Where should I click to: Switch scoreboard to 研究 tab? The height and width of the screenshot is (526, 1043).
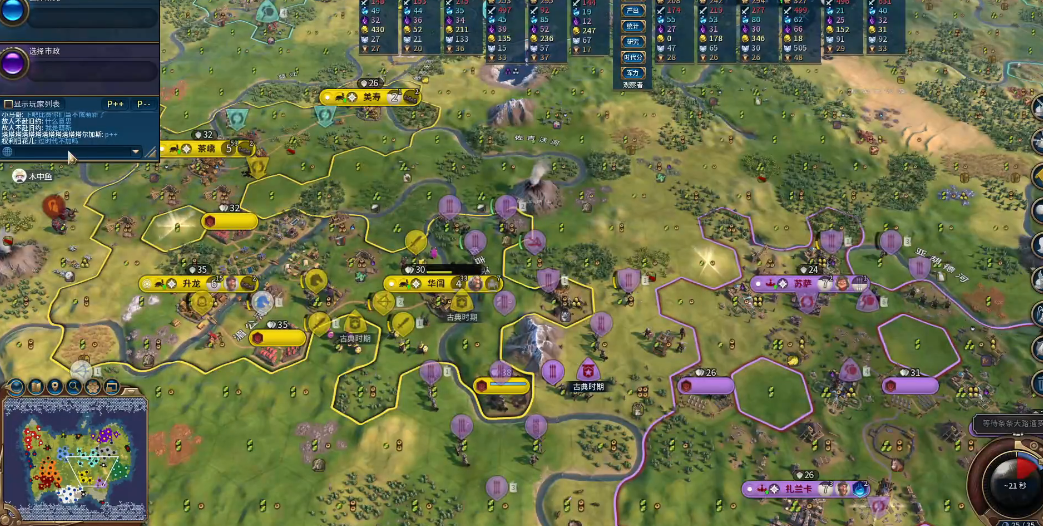pos(633,41)
